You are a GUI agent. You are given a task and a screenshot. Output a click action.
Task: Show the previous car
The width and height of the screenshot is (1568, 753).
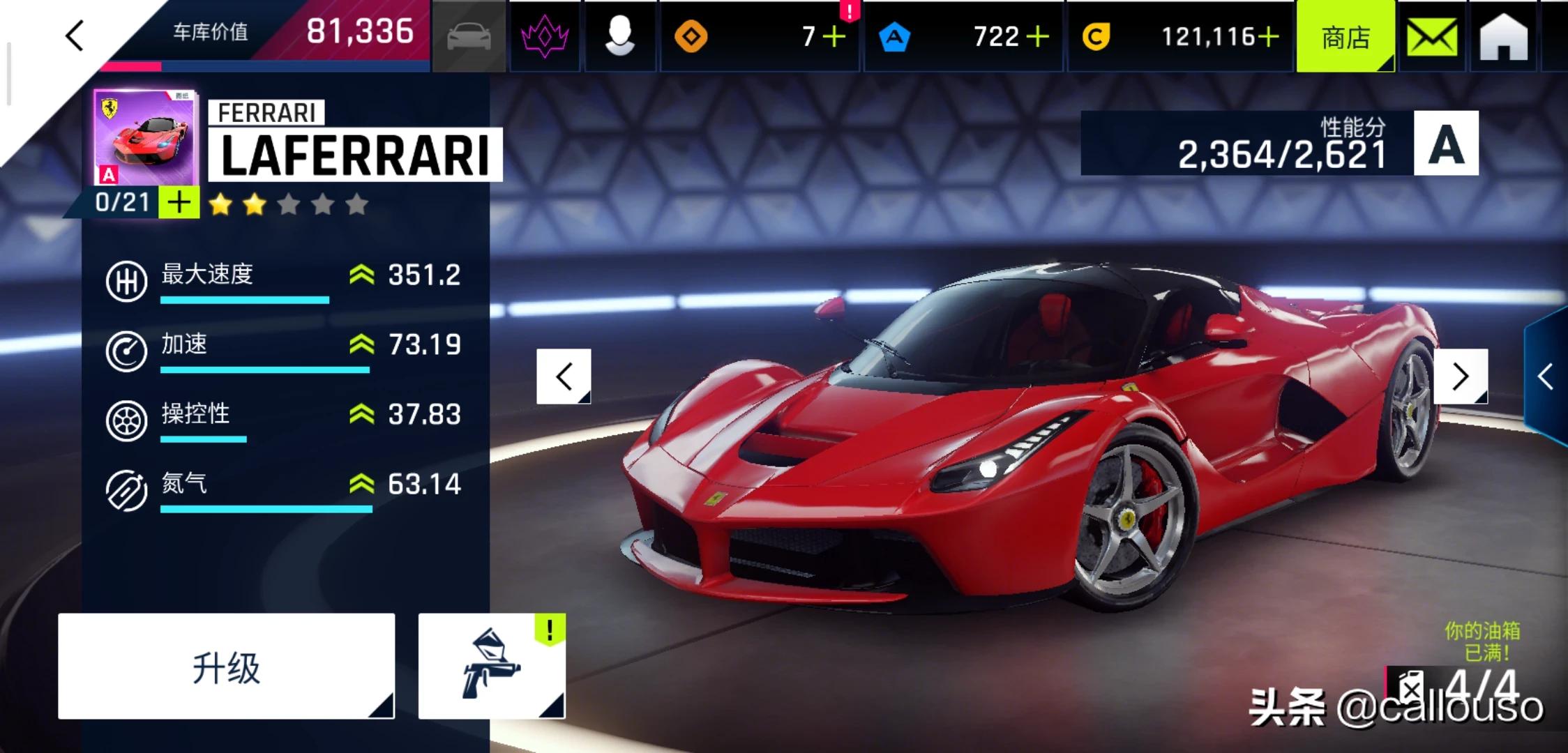pyautogui.click(x=564, y=376)
